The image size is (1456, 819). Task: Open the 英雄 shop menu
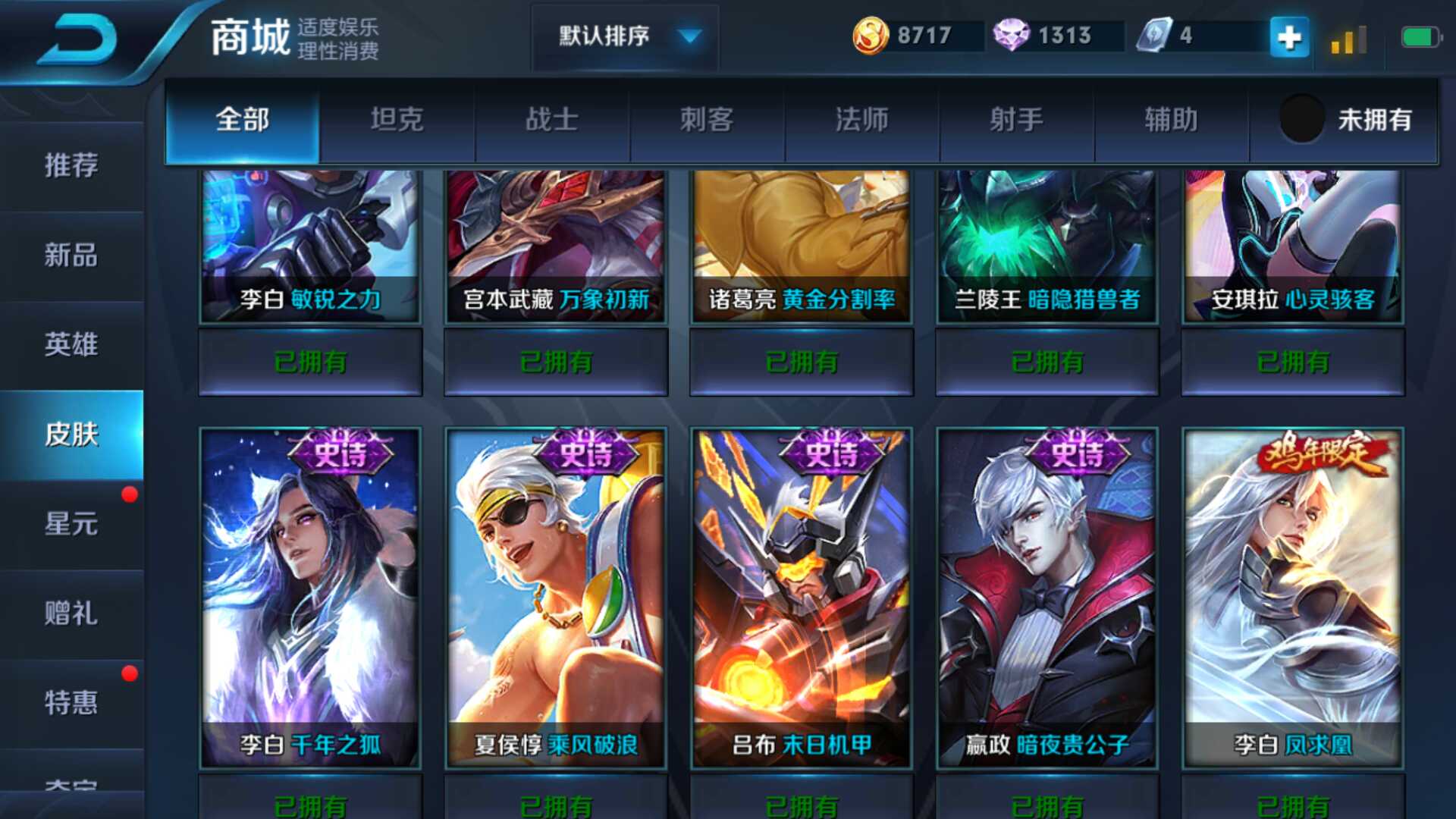coord(71,345)
